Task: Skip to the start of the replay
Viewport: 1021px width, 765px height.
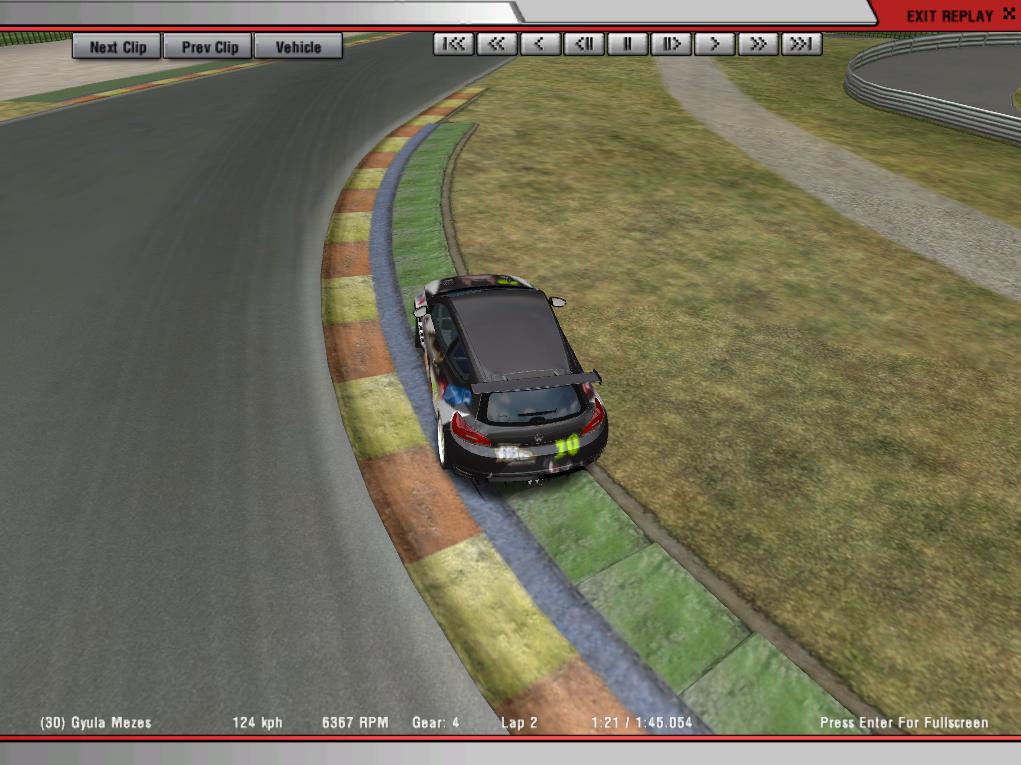Action: click(454, 44)
